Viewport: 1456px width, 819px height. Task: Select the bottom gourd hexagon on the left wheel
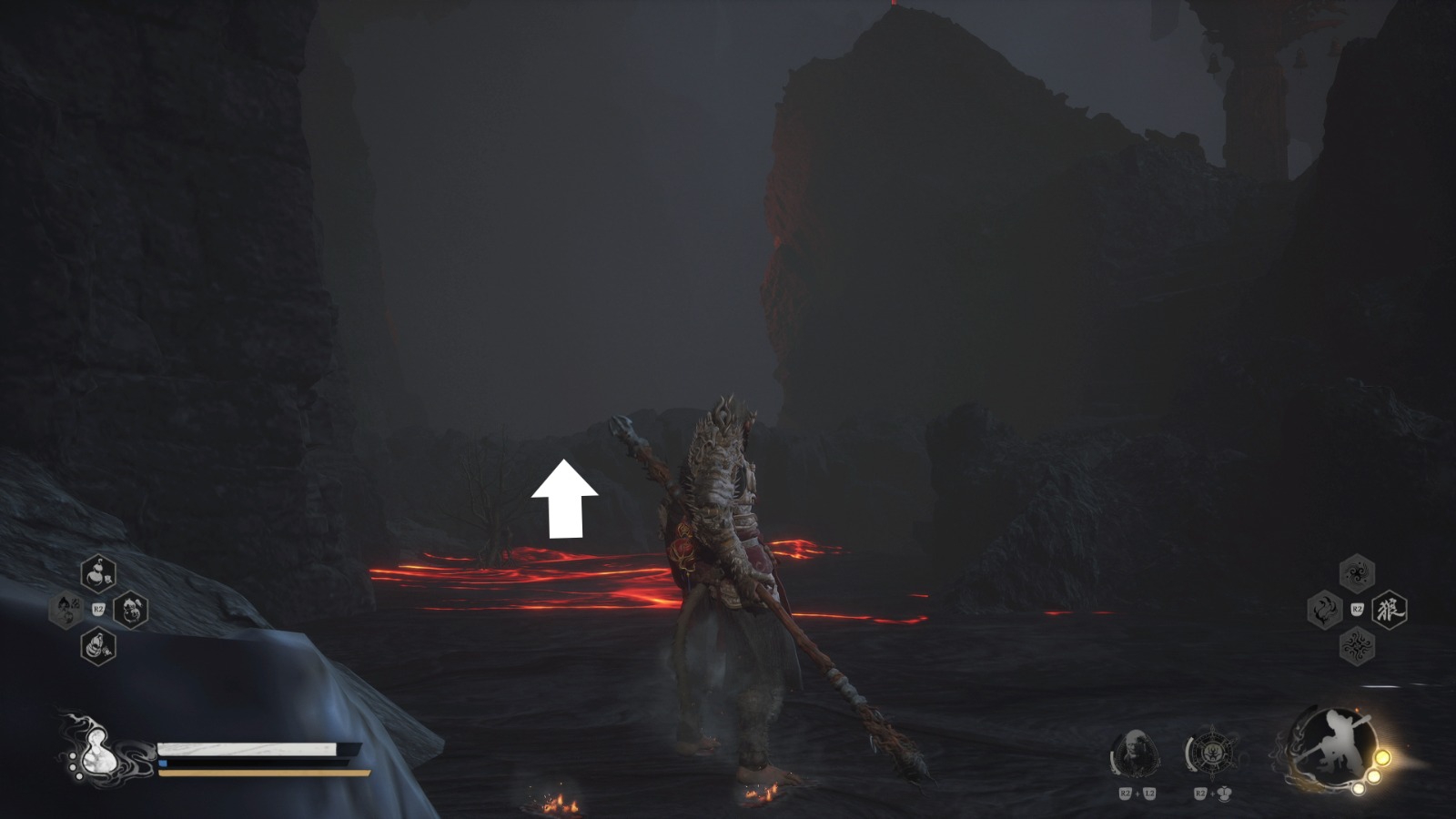[97, 645]
